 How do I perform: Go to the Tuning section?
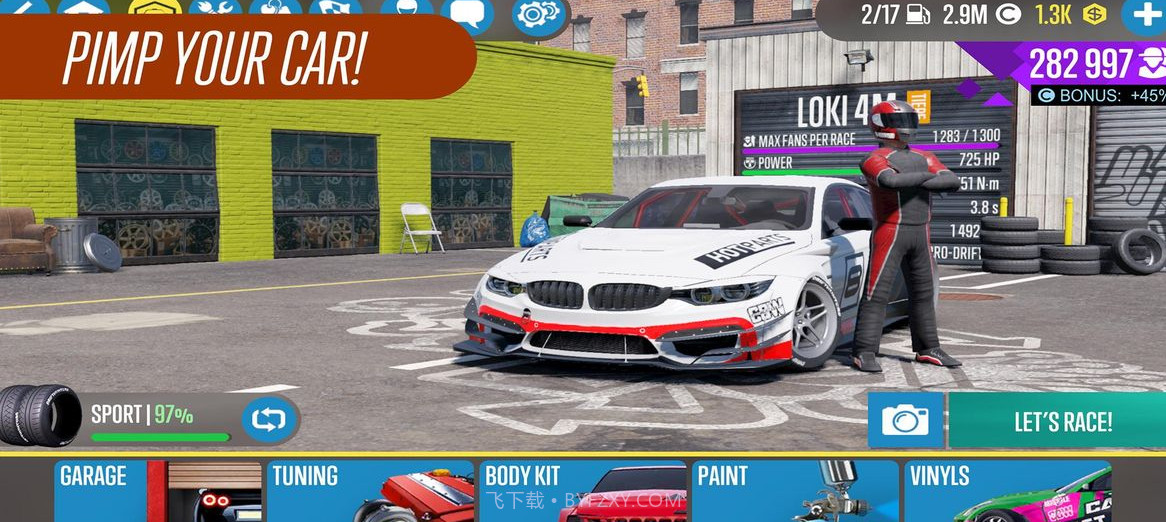click(x=370, y=491)
